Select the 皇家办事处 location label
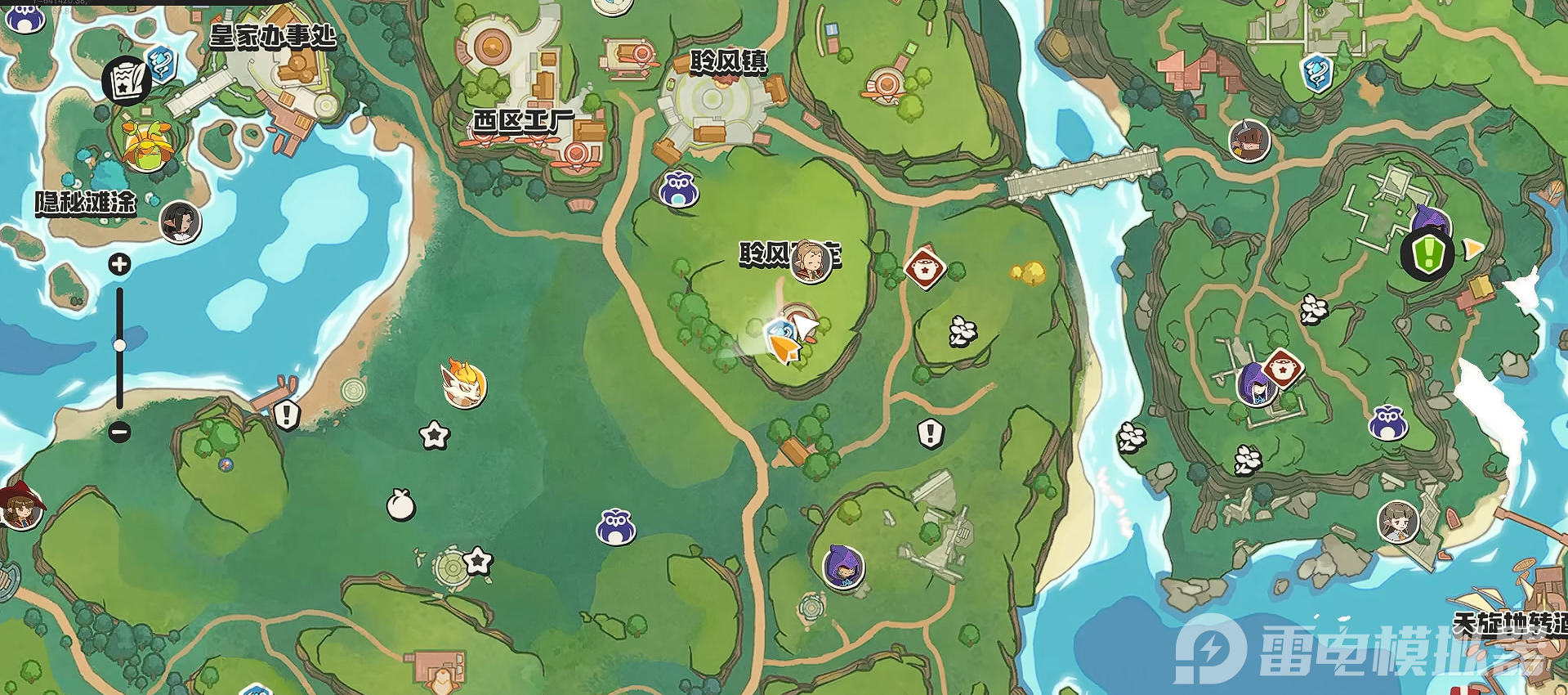1568x695 pixels. click(273, 36)
